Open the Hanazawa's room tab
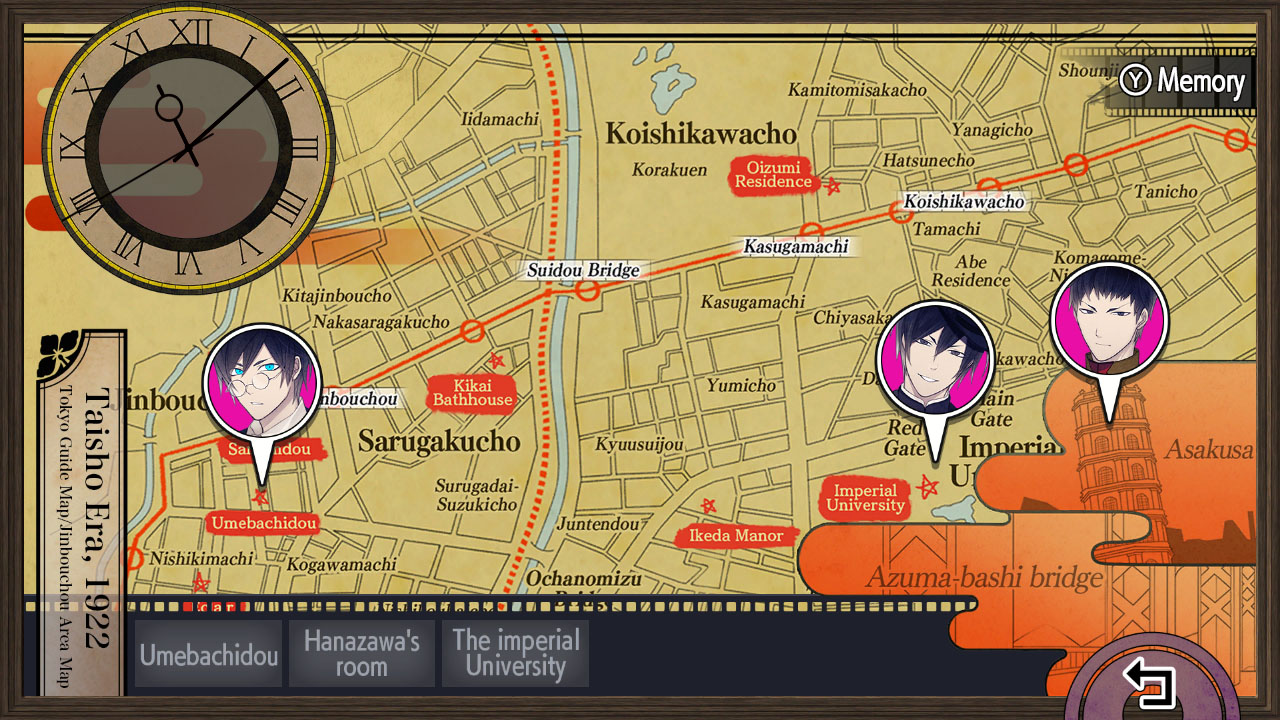 (361, 653)
